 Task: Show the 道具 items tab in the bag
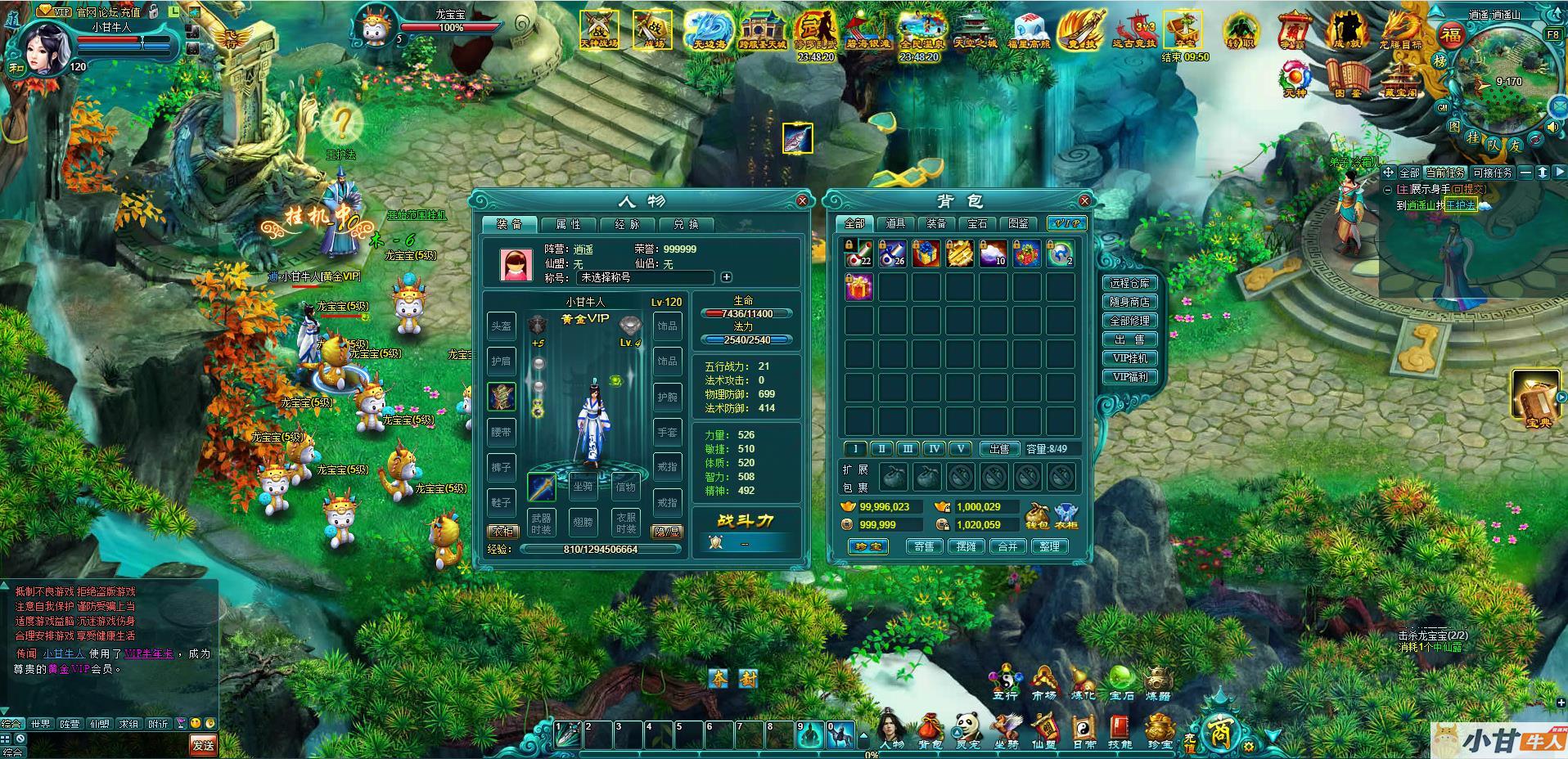(x=895, y=223)
